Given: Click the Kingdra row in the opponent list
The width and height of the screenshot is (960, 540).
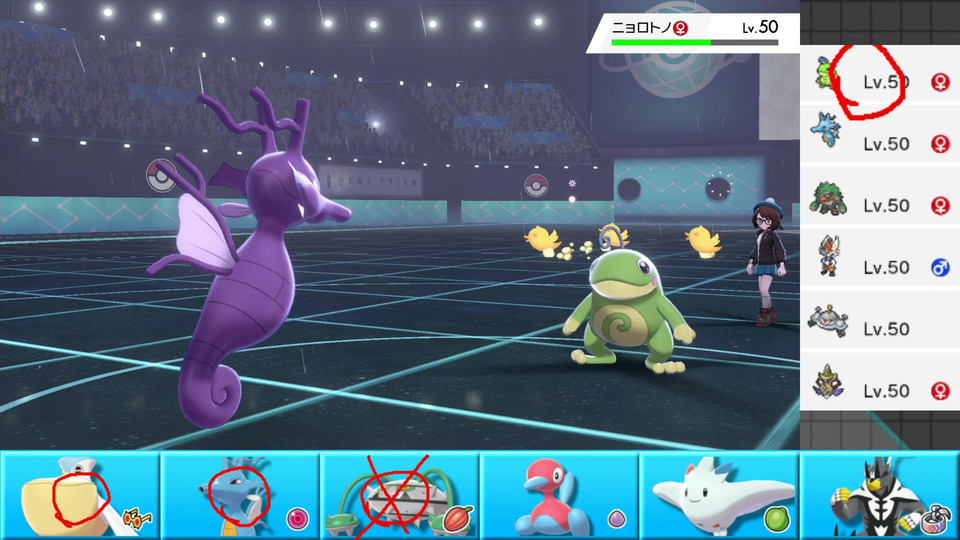Looking at the screenshot, I should coord(880,144).
